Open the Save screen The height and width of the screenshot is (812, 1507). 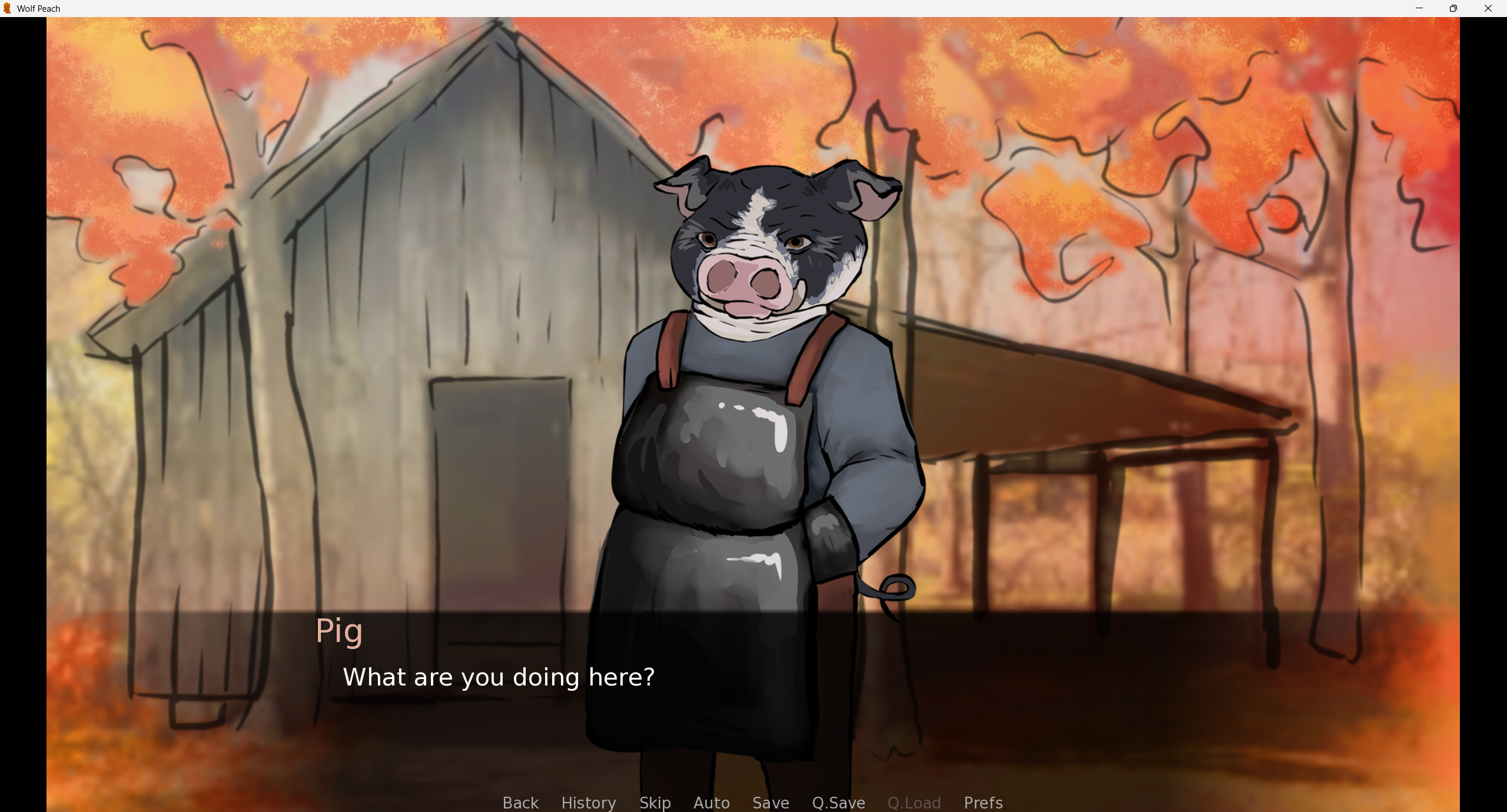pyautogui.click(x=770, y=803)
